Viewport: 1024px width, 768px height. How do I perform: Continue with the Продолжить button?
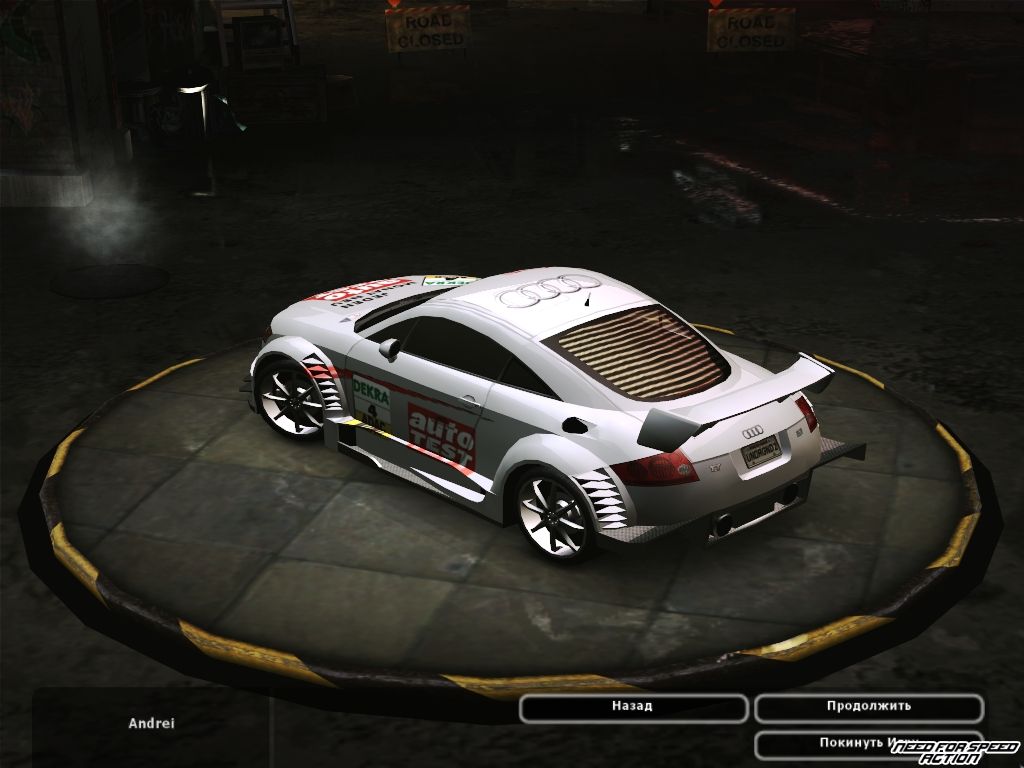click(868, 707)
